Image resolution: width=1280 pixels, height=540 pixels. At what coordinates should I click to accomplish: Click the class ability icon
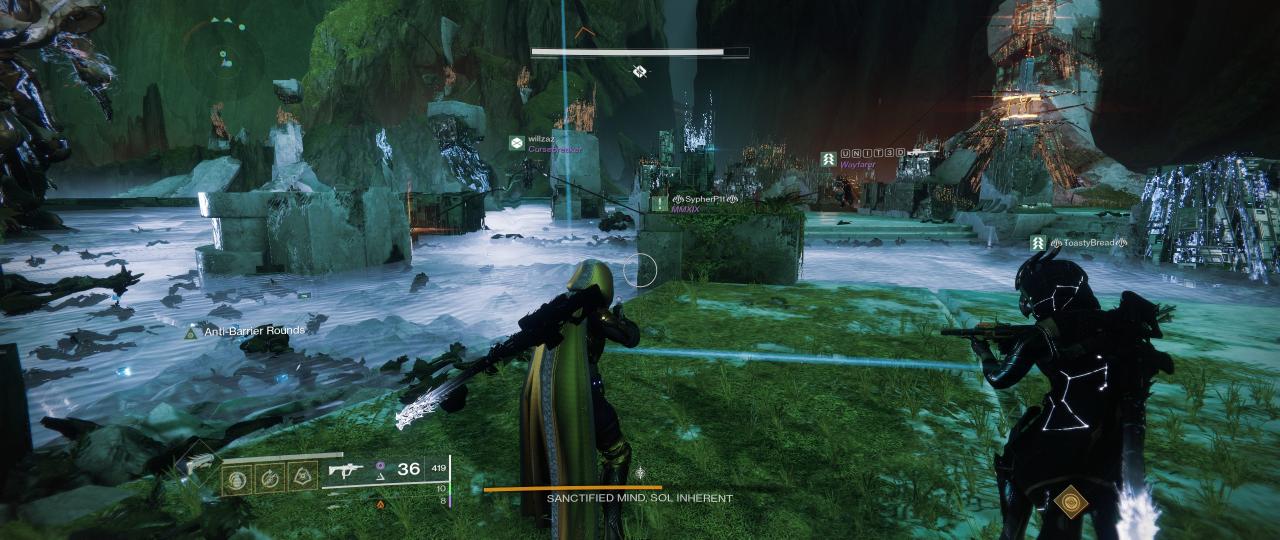pos(301,477)
